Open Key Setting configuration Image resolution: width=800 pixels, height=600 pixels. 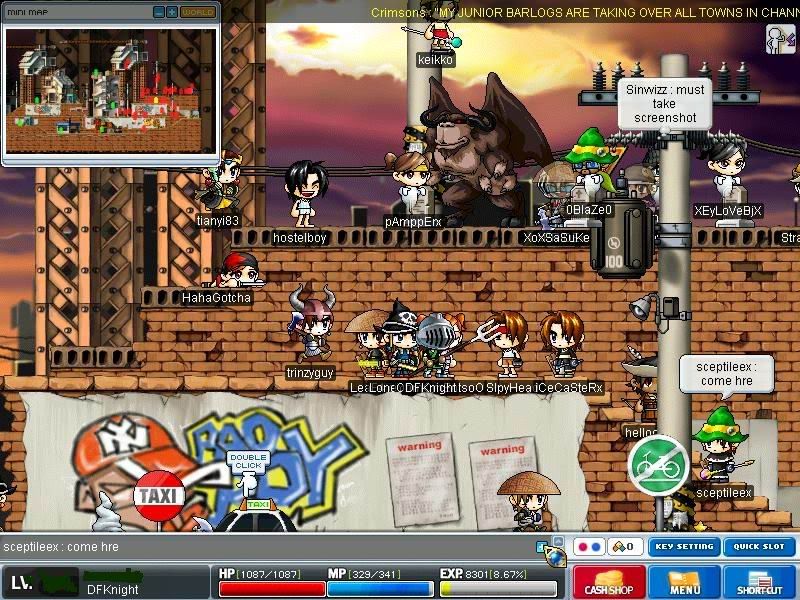point(684,547)
